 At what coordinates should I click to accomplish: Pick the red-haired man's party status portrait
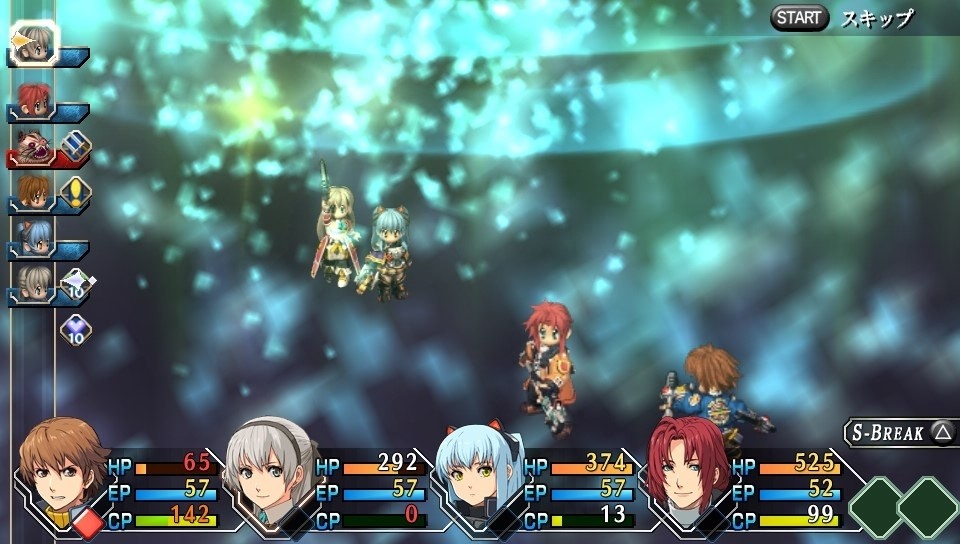pos(686,468)
